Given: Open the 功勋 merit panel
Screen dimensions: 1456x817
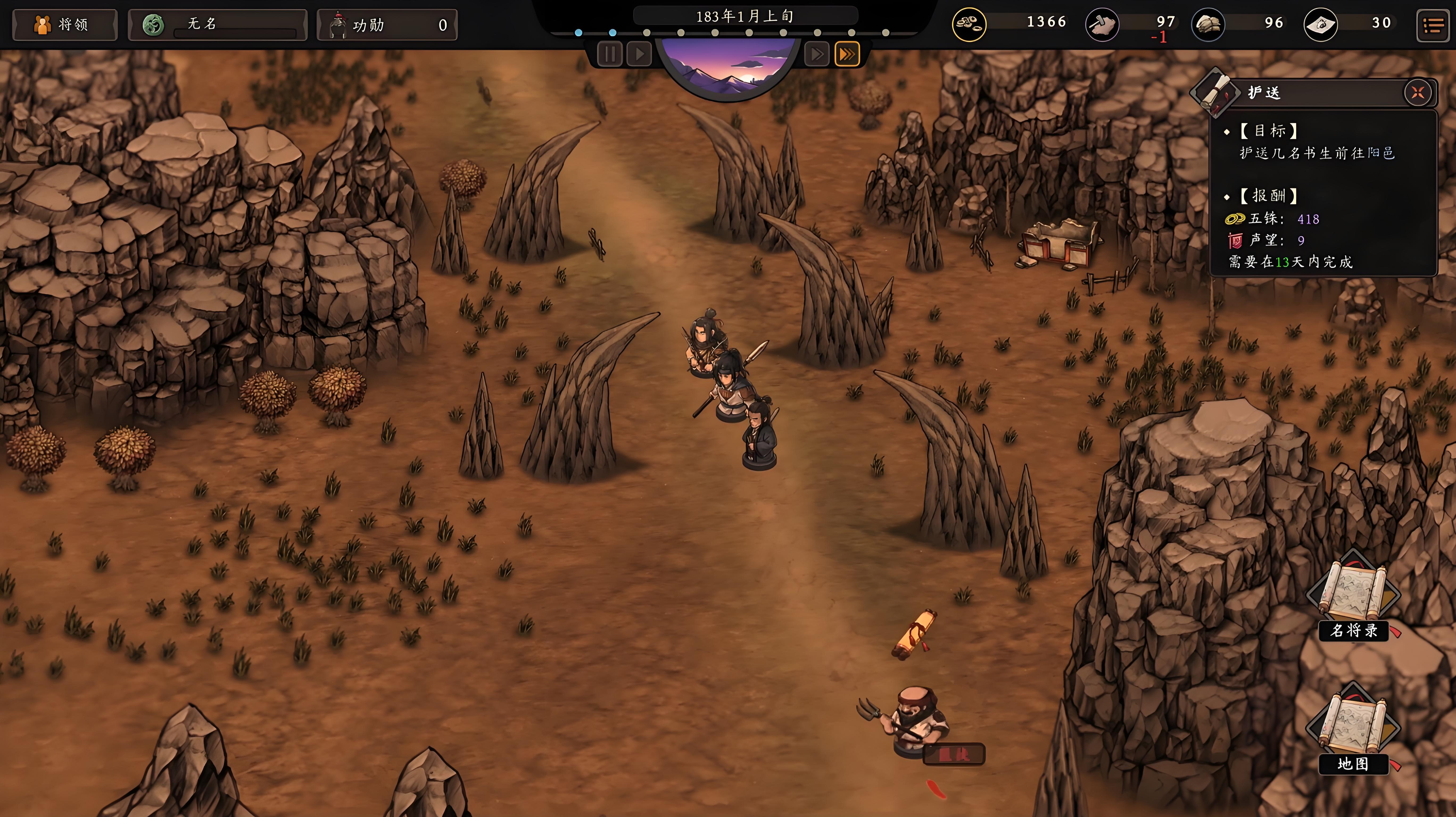Looking at the screenshot, I should point(387,25).
